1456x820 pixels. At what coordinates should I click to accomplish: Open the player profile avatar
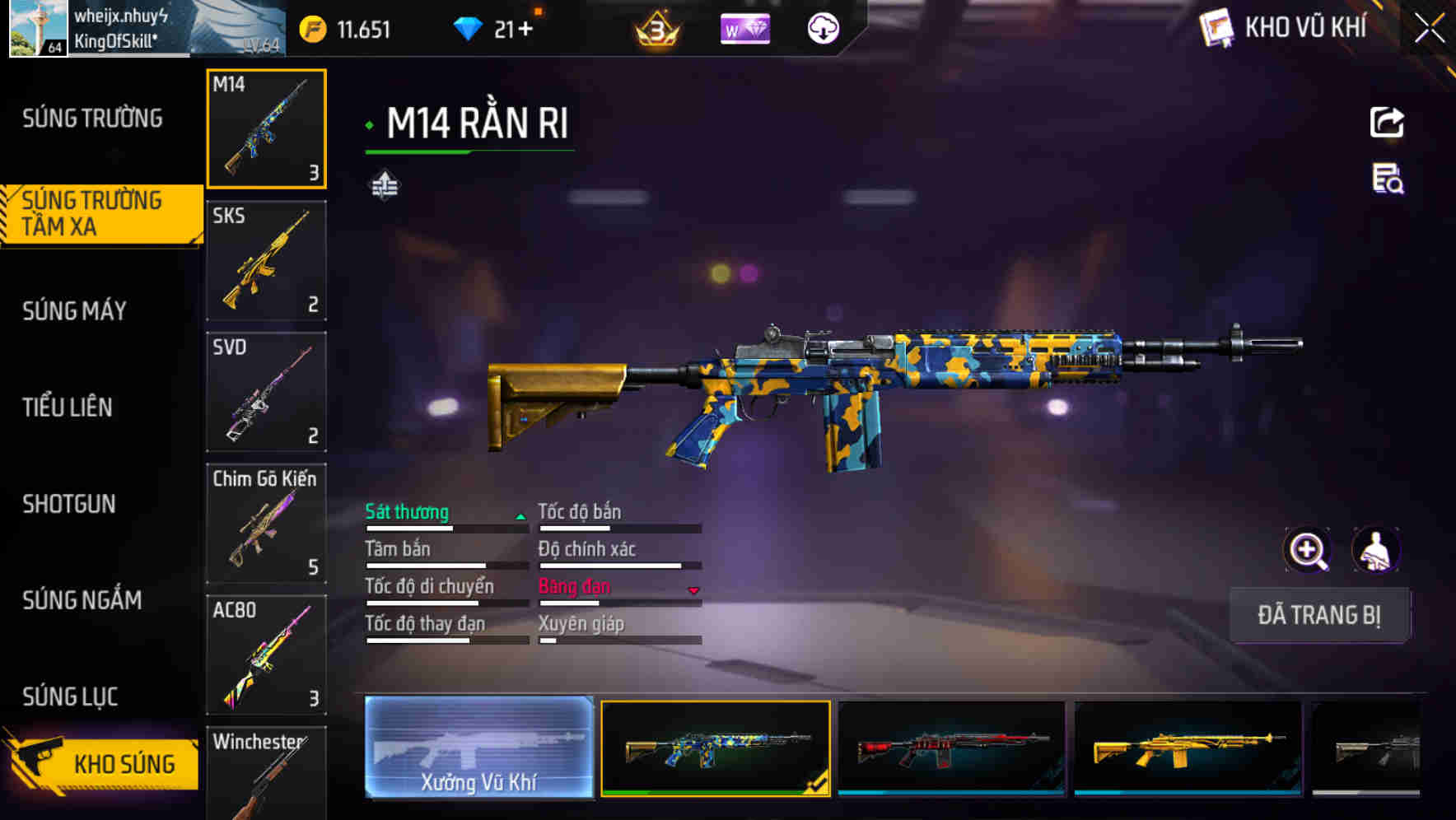(38, 28)
